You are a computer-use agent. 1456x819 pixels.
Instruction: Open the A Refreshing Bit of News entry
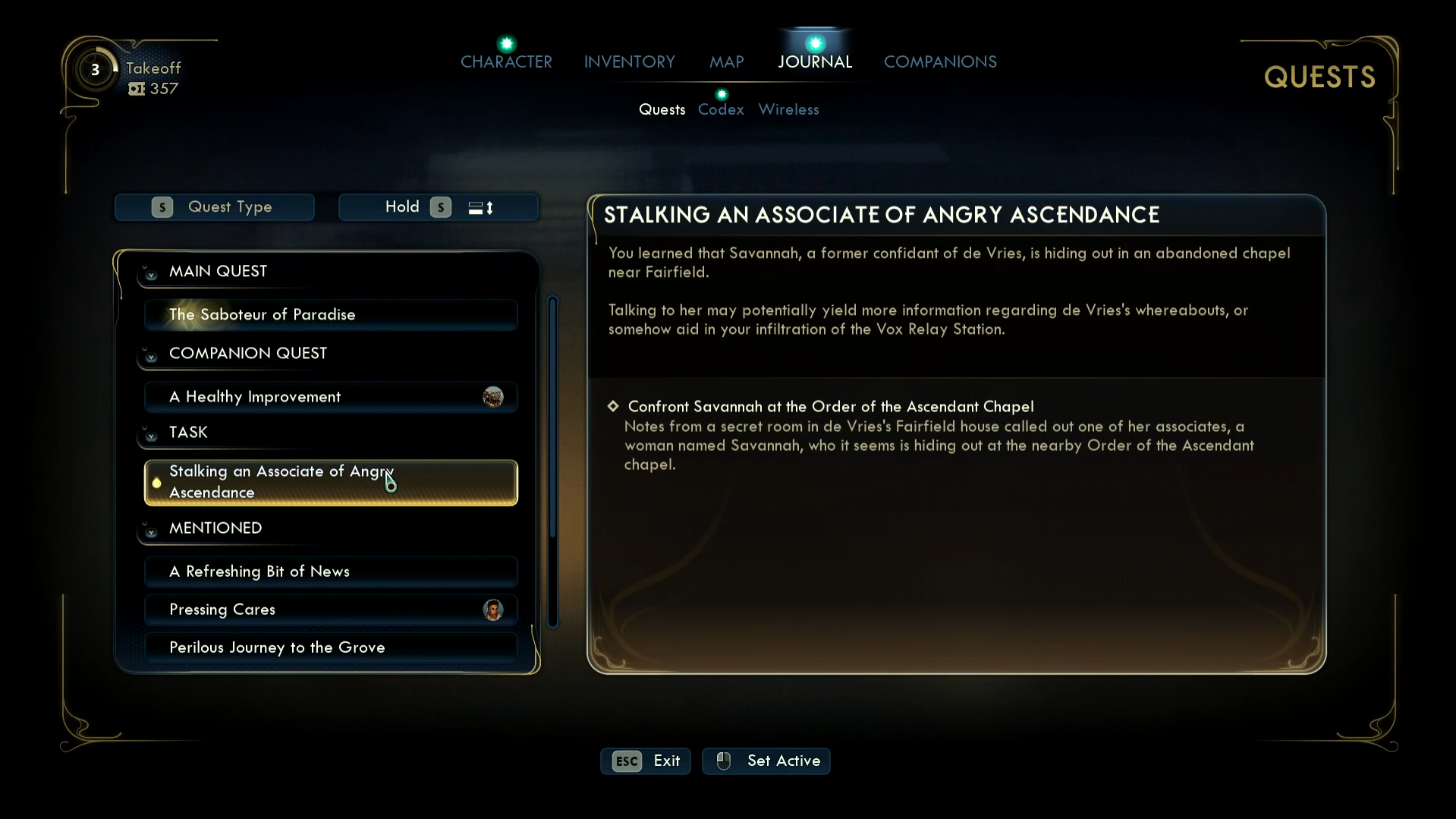pos(331,571)
